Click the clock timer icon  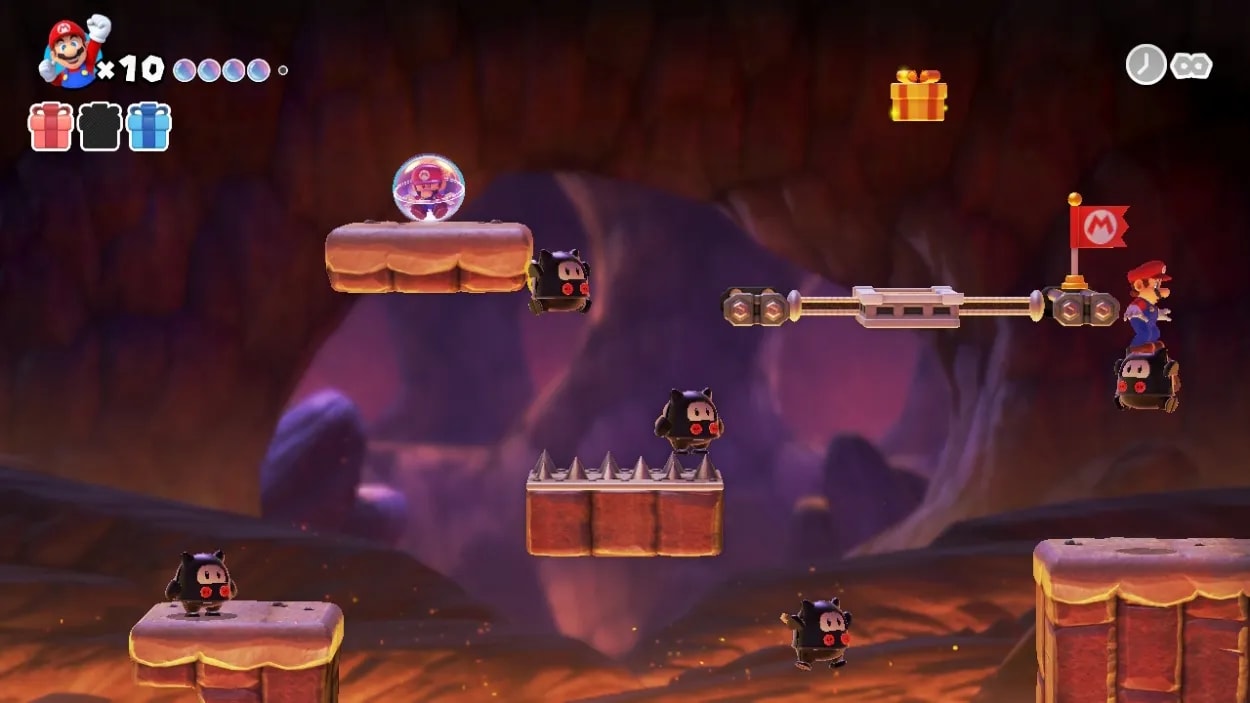pyautogui.click(x=1145, y=65)
